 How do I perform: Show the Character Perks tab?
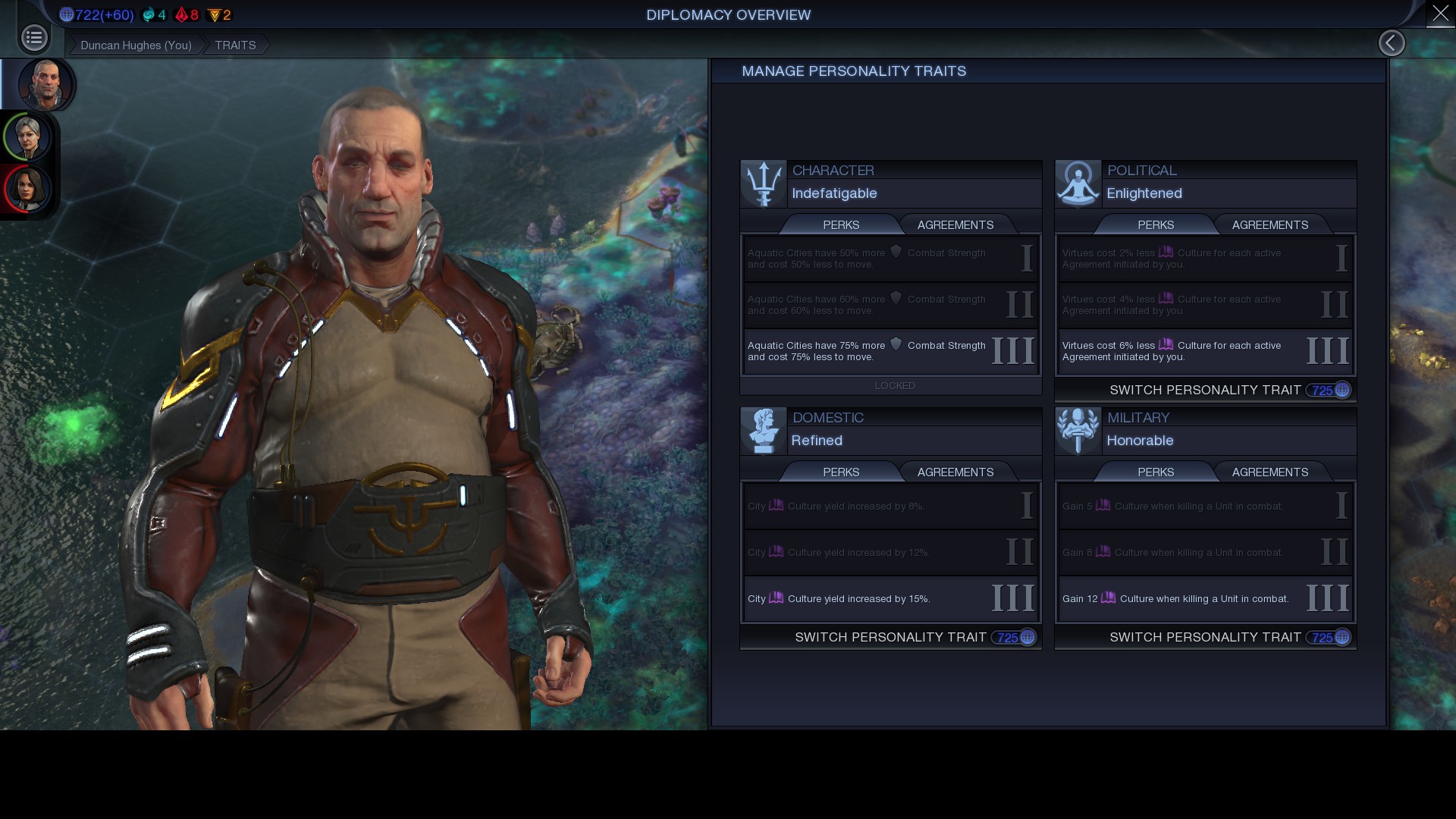coord(841,225)
